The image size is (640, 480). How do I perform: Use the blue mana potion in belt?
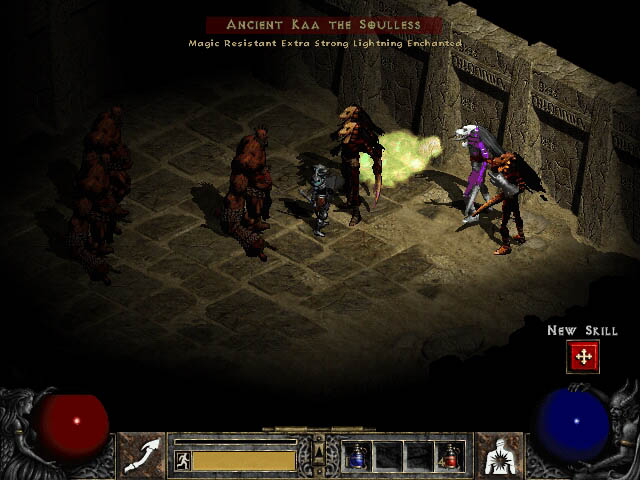[x=358, y=456]
